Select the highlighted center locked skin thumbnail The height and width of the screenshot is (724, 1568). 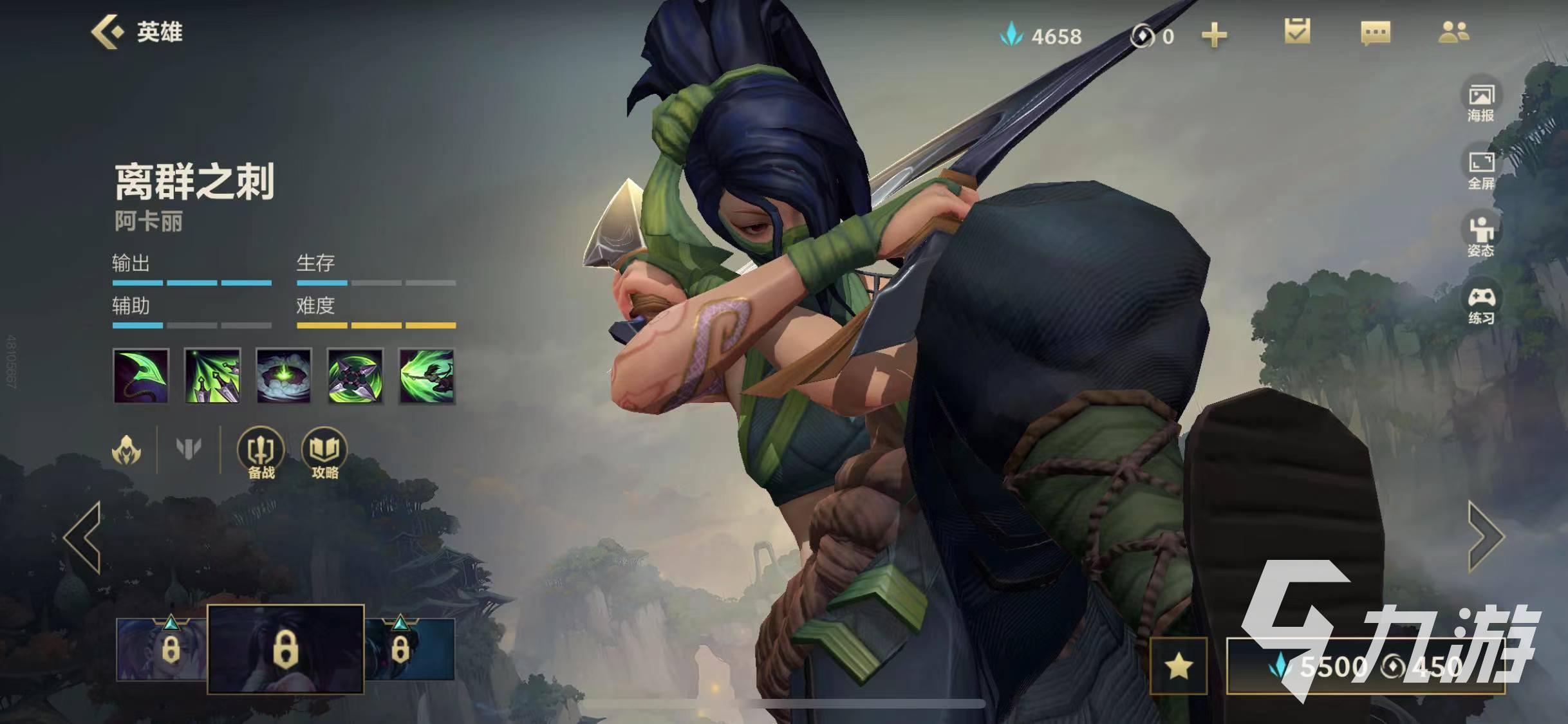coord(286,649)
